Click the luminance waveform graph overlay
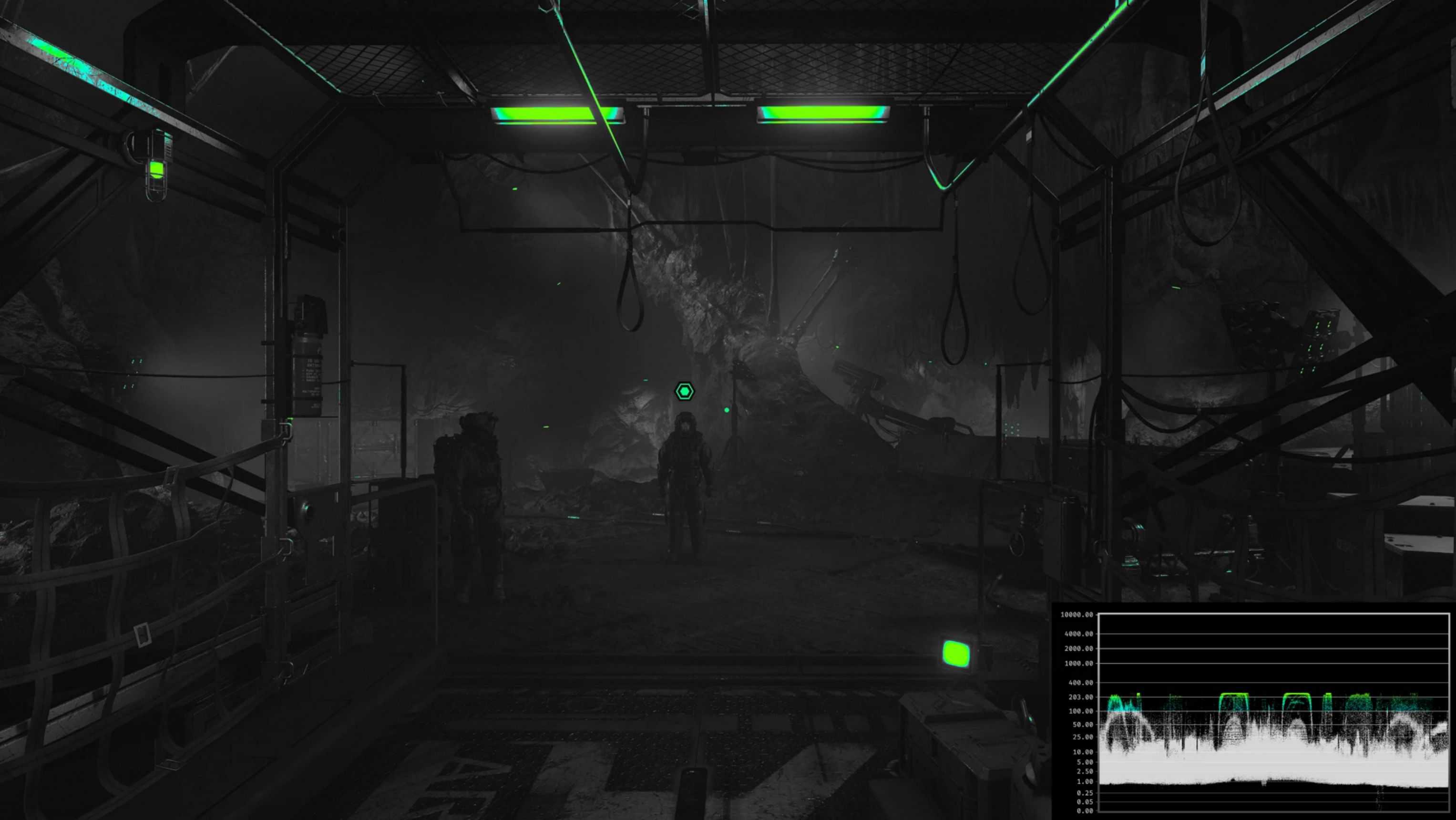The width and height of the screenshot is (1456, 820). [1273, 713]
